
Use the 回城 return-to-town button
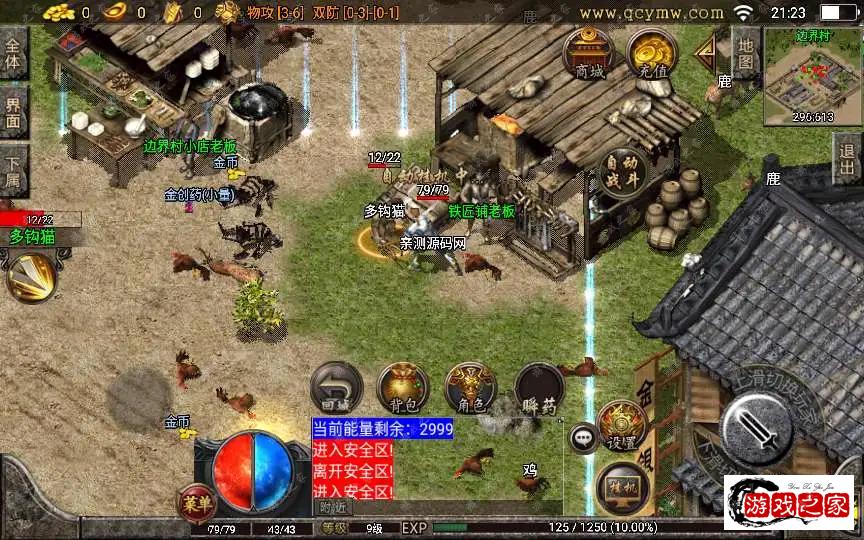[335, 388]
